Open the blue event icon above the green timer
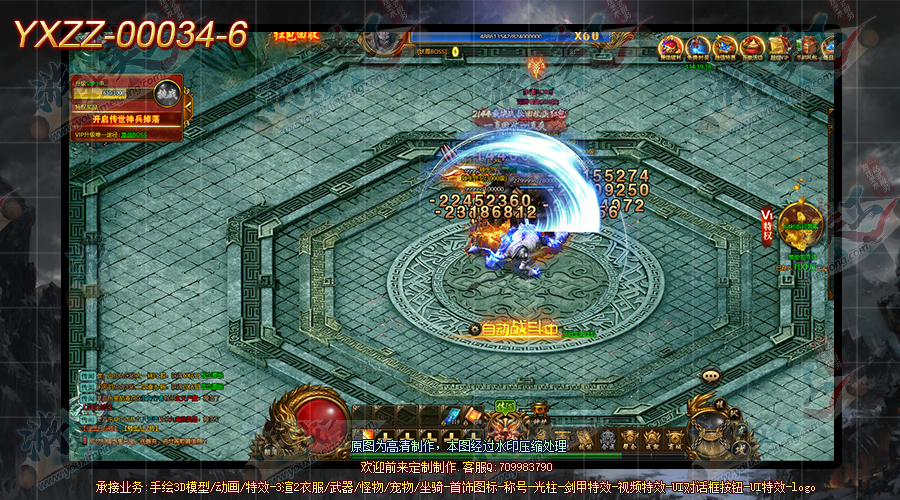Viewport: 900px width, 500px height. pyautogui.click(x=698, y=47)
